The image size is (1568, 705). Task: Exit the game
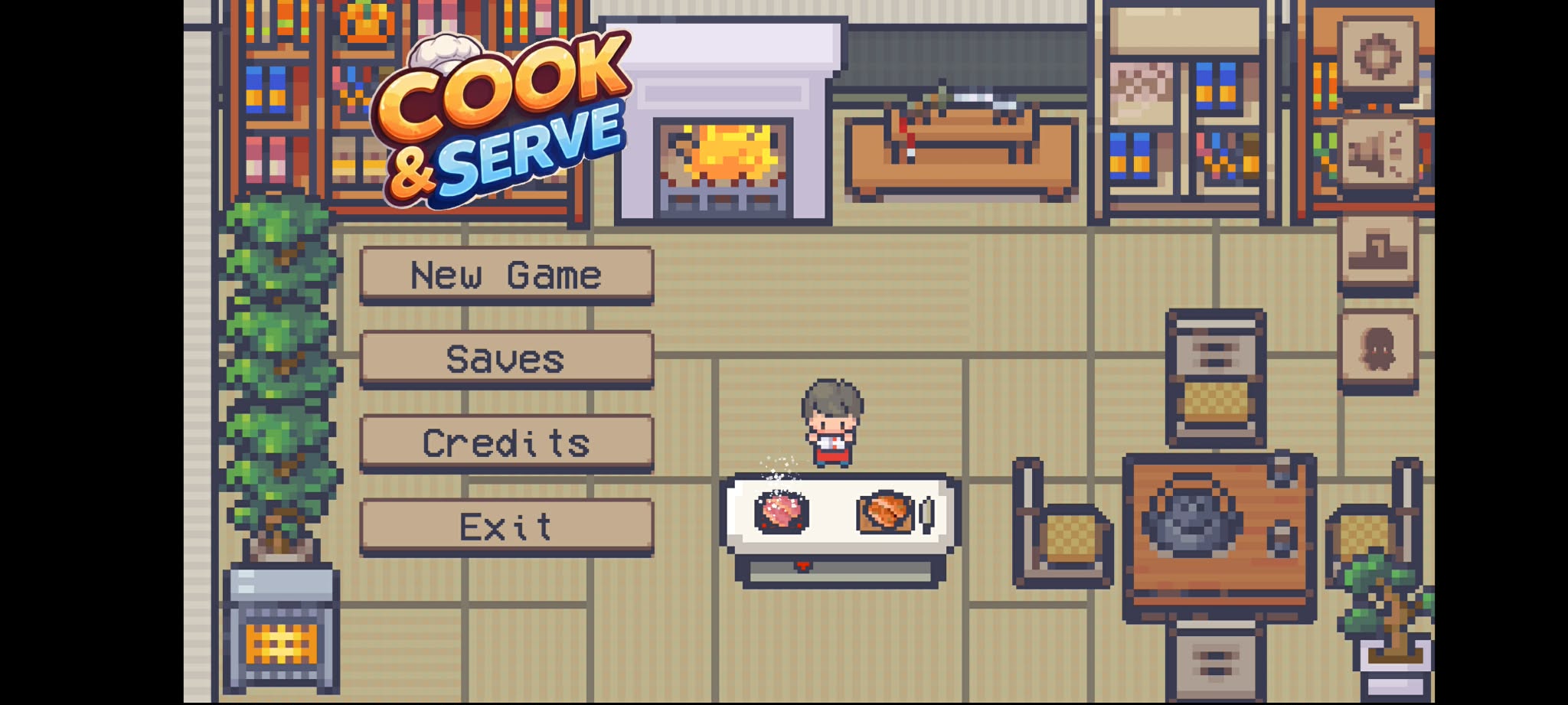click(505, 527)
